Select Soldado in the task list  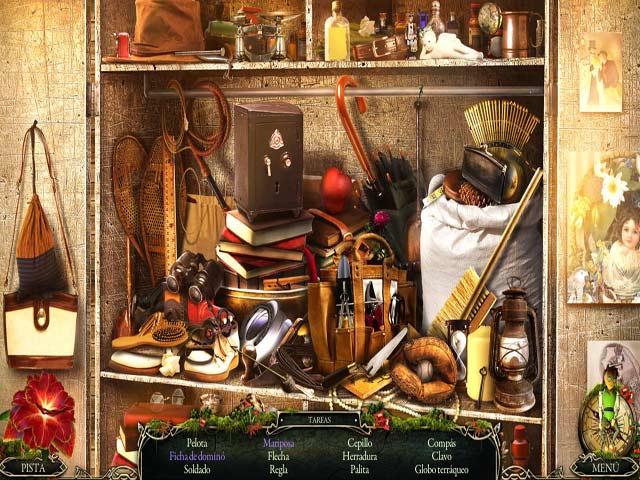198,469
